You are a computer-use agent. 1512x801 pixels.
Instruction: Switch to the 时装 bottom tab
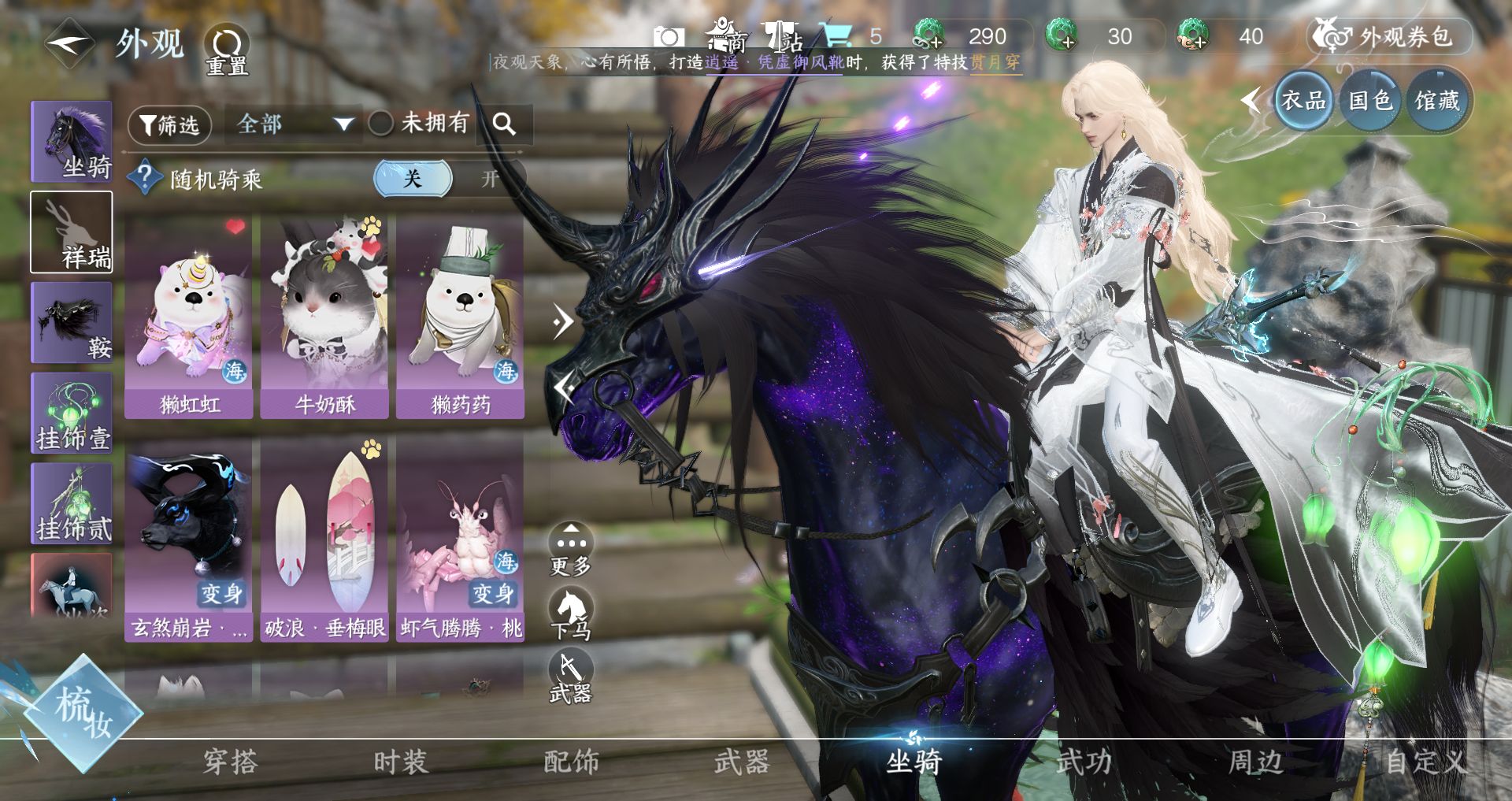click(x=400, y=762)
